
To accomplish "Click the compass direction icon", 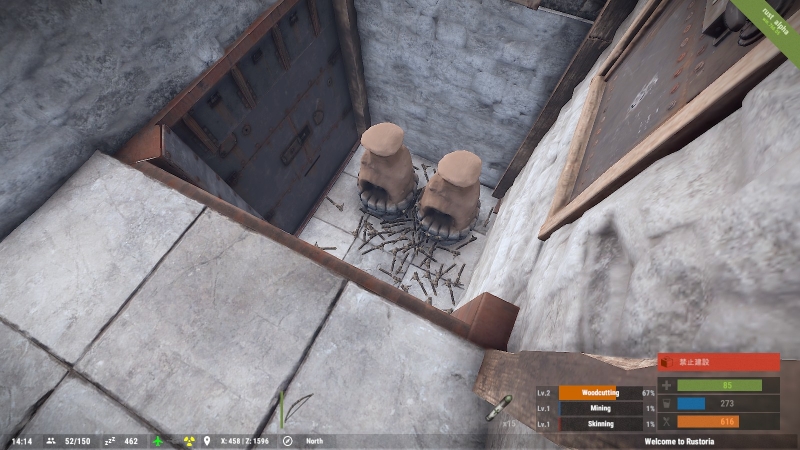I will [287, 441].
